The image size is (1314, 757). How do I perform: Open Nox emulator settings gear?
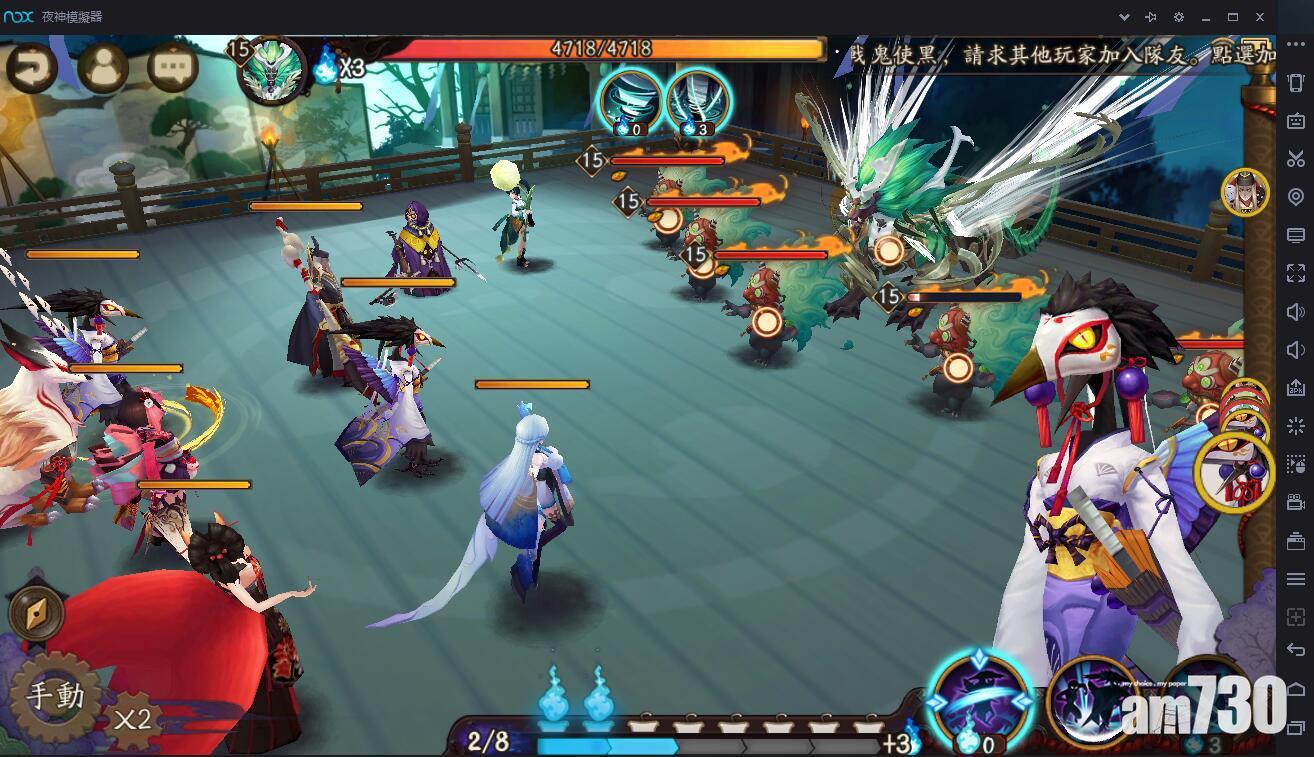(1178, 17)
